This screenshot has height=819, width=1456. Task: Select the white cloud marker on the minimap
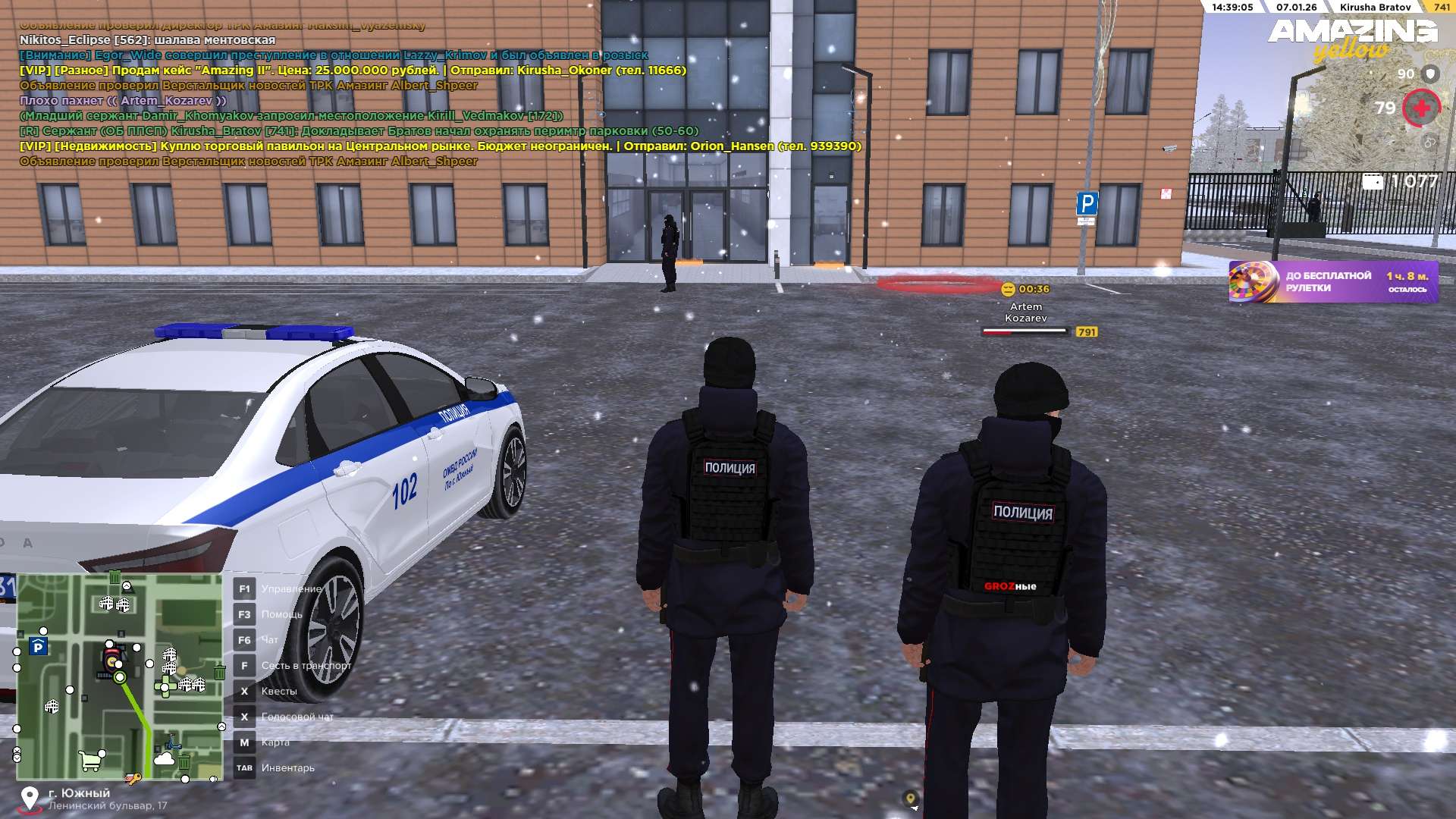163,758
